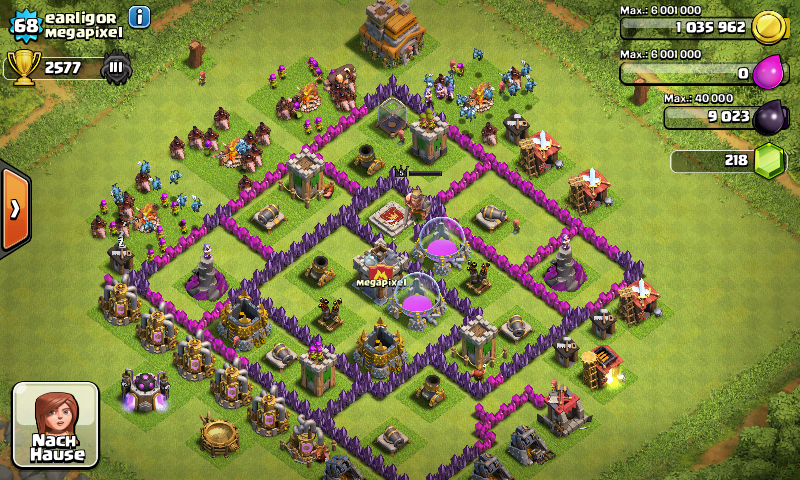Open the blue info button beside earligor
This screenshot has height=480, width=800.
139,17
